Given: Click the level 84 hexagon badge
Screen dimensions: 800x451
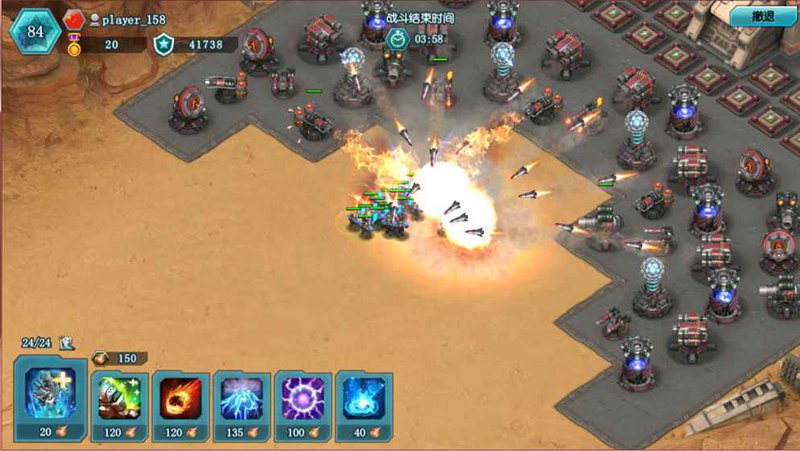Looking at the screenshot, I should [36, 30].
